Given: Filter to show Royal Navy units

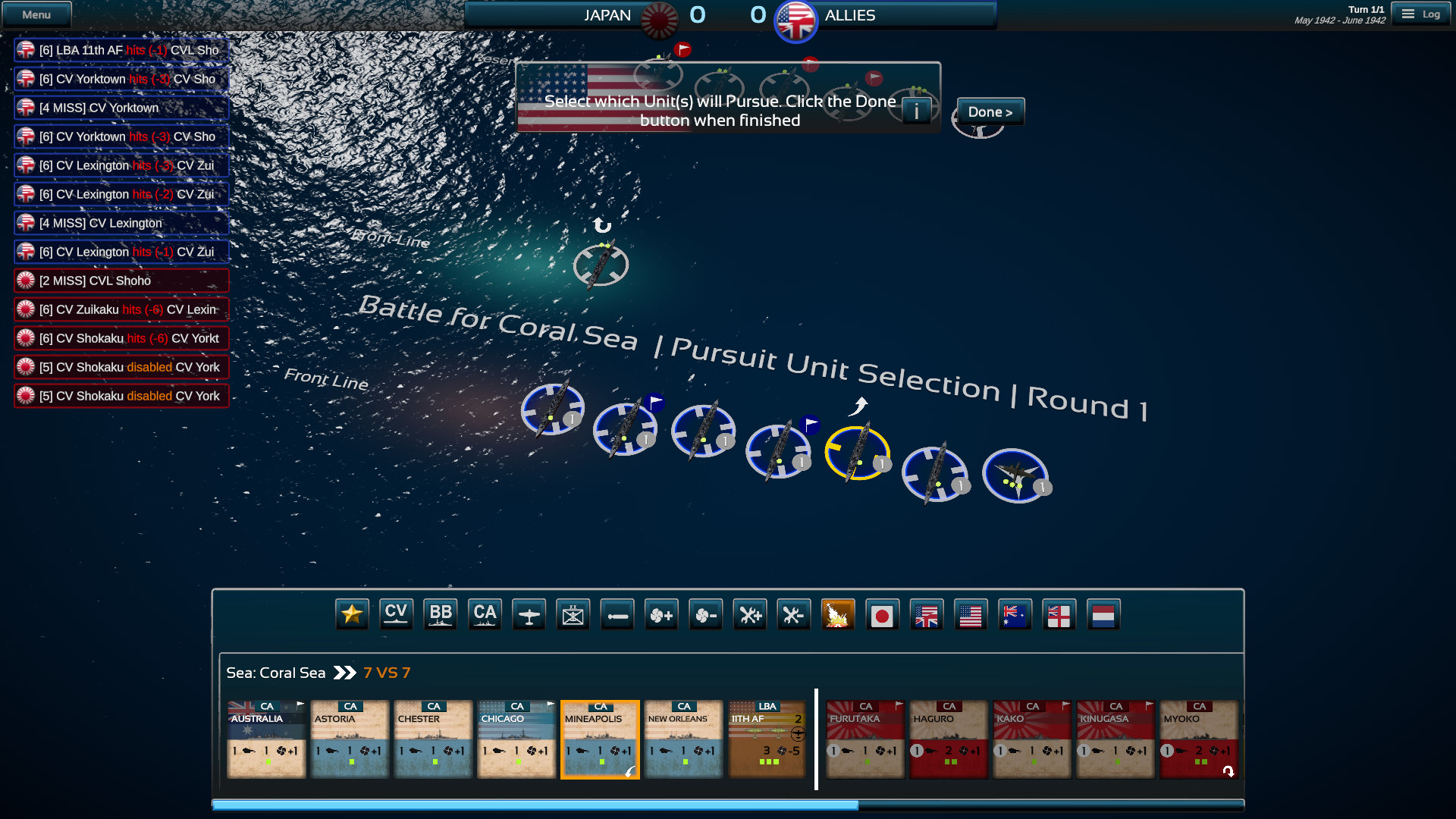Looking at the screenshot, I should point(1059,614).
